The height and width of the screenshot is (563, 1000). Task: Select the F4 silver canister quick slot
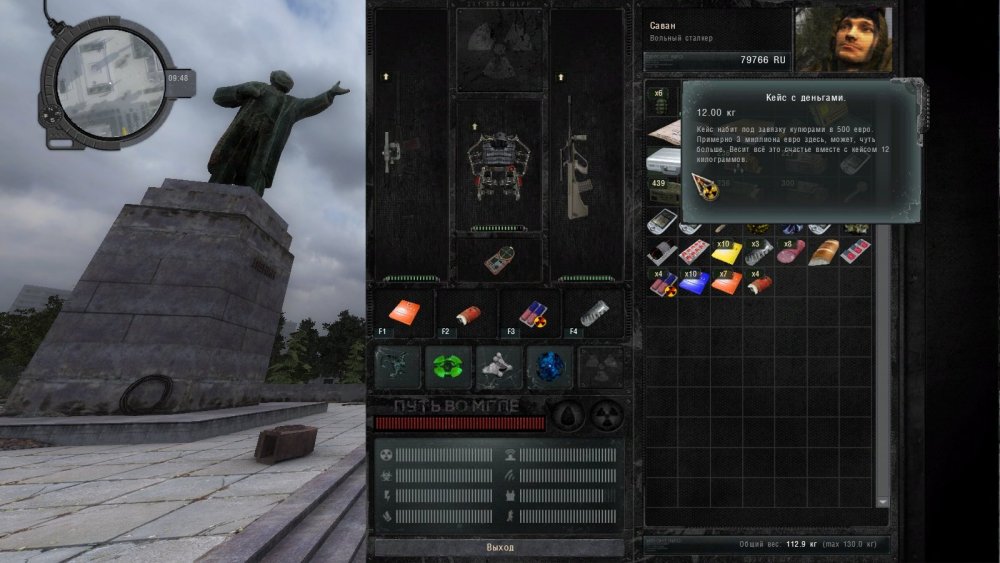click(592, 313)
